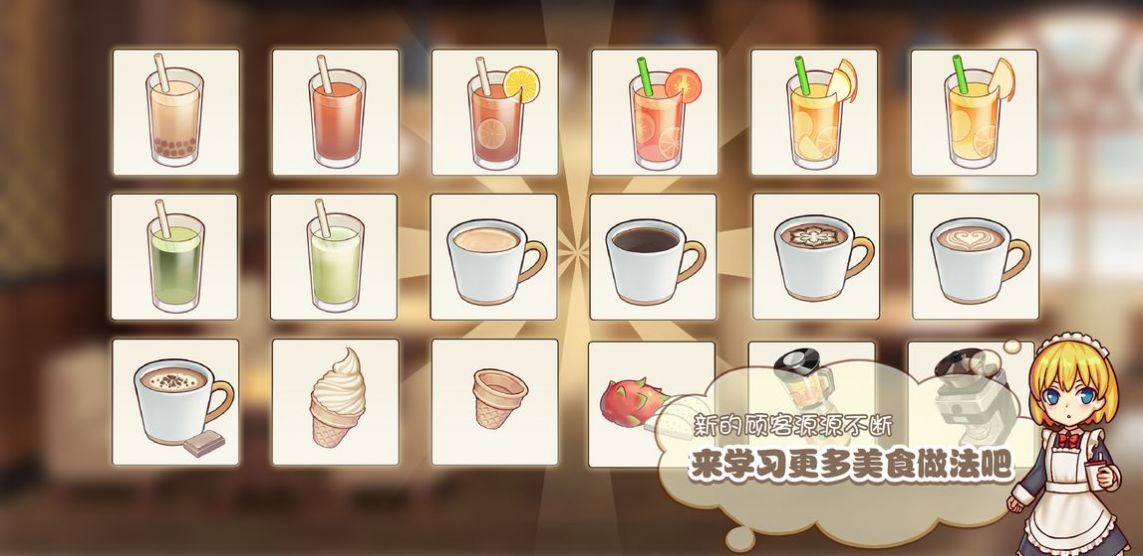The image size is (1143, 556).
Task: Pick the iced tea with lemon slice and beige straw
Action: (x=495, y=112)
